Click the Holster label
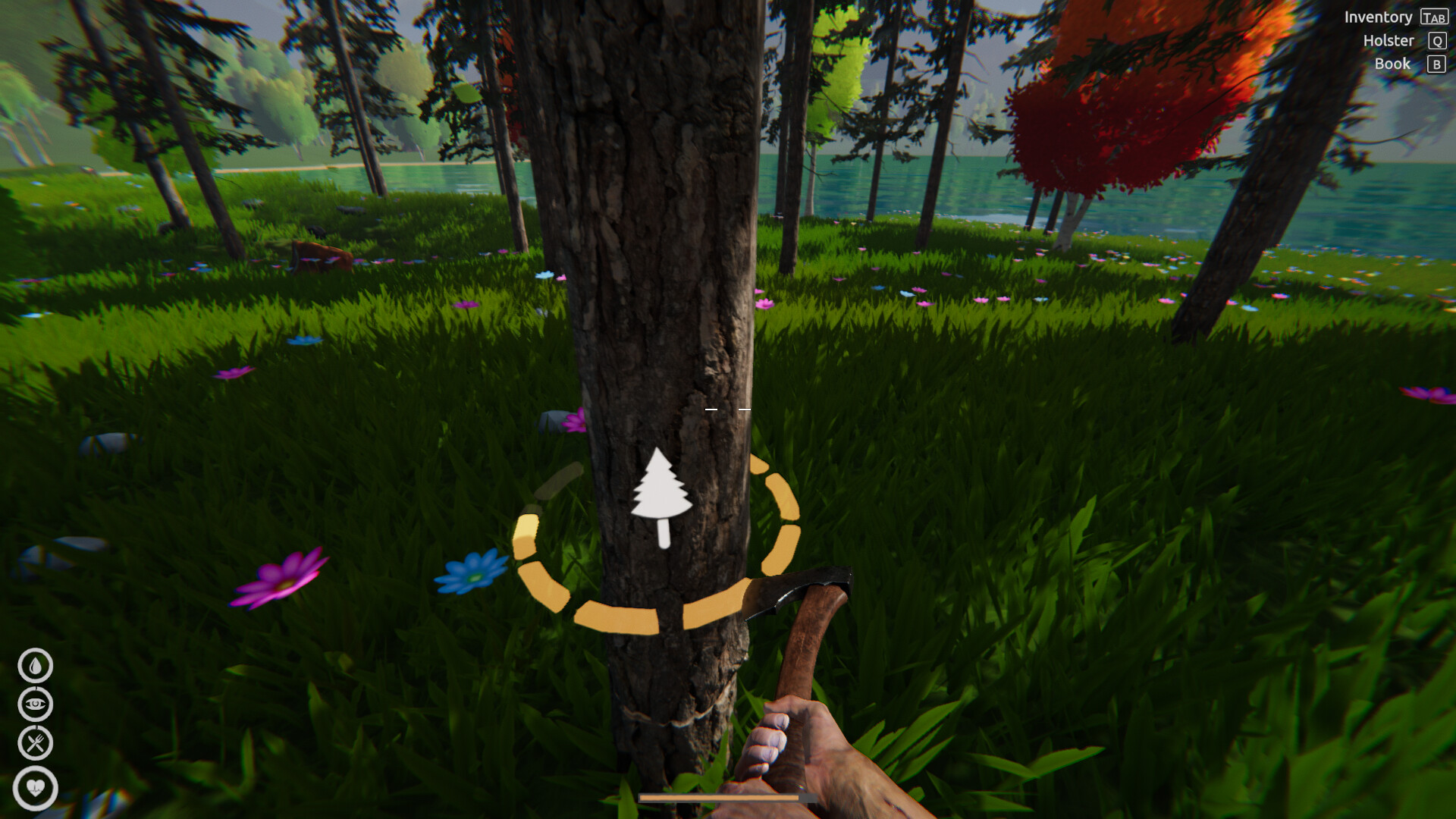The height and width of the screenshot is (819, 1456). click(x=1389, y=40)
